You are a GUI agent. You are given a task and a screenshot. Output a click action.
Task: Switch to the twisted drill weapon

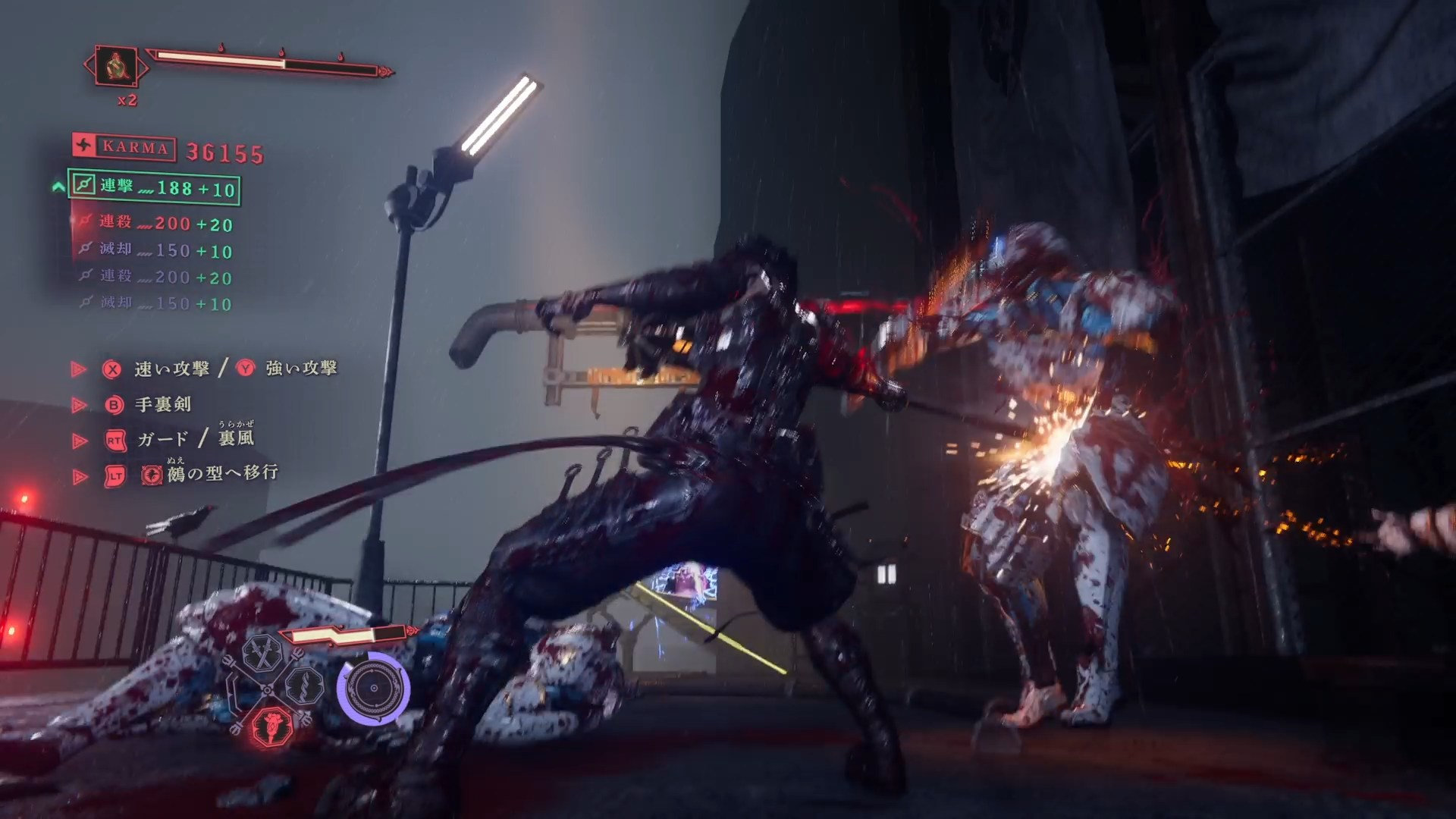click(x=305, y=686)
